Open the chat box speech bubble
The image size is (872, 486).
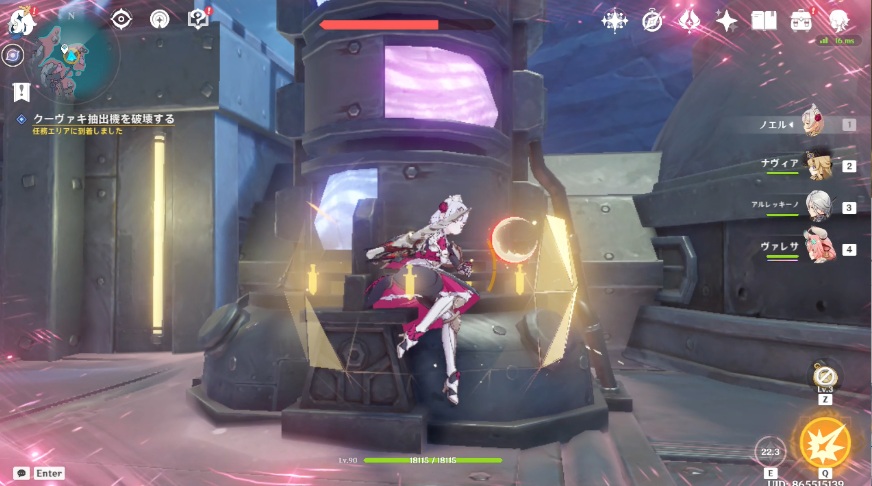coord(21,473)
